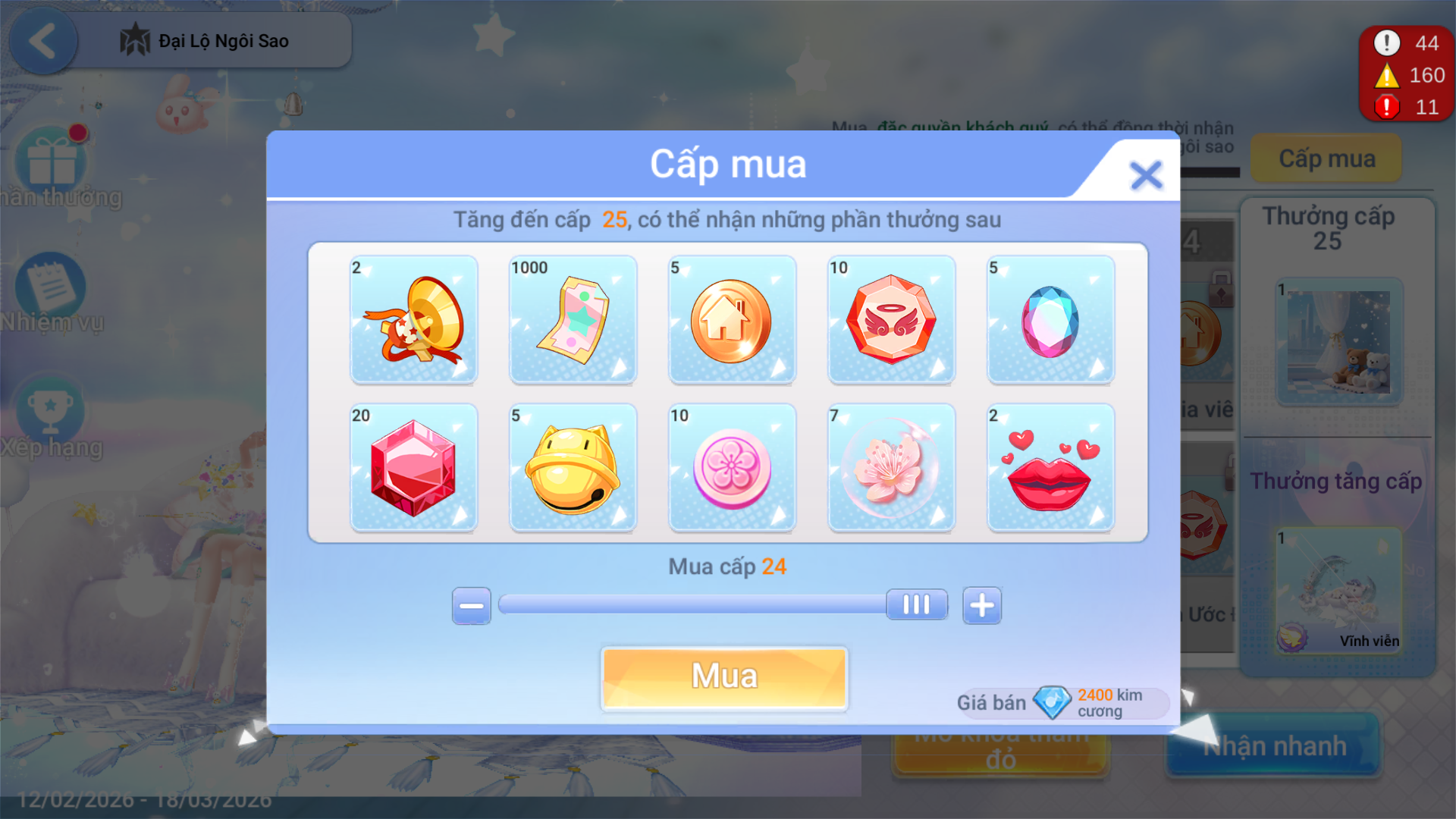1456x819 pixels.
Task: Select the golden cat bell reward
Action: pos(573,467)
